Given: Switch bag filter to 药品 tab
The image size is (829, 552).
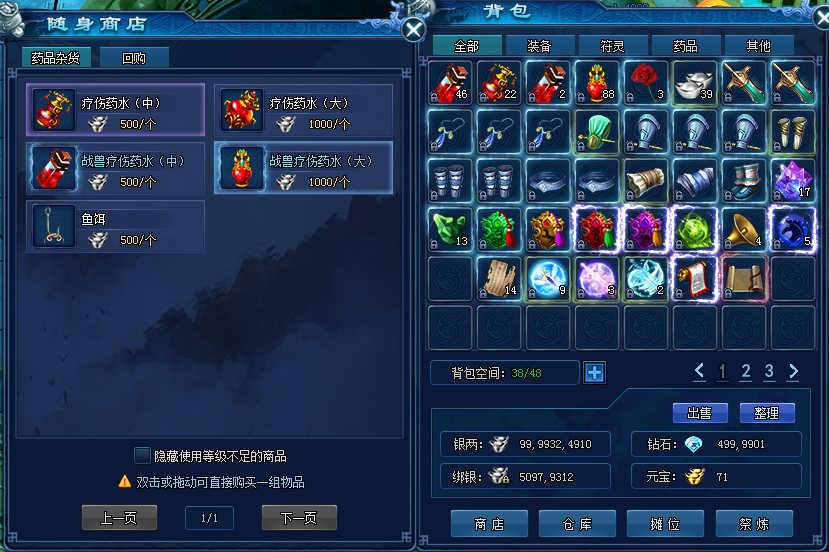Looking at the screenshot, I should click(685, 46).
